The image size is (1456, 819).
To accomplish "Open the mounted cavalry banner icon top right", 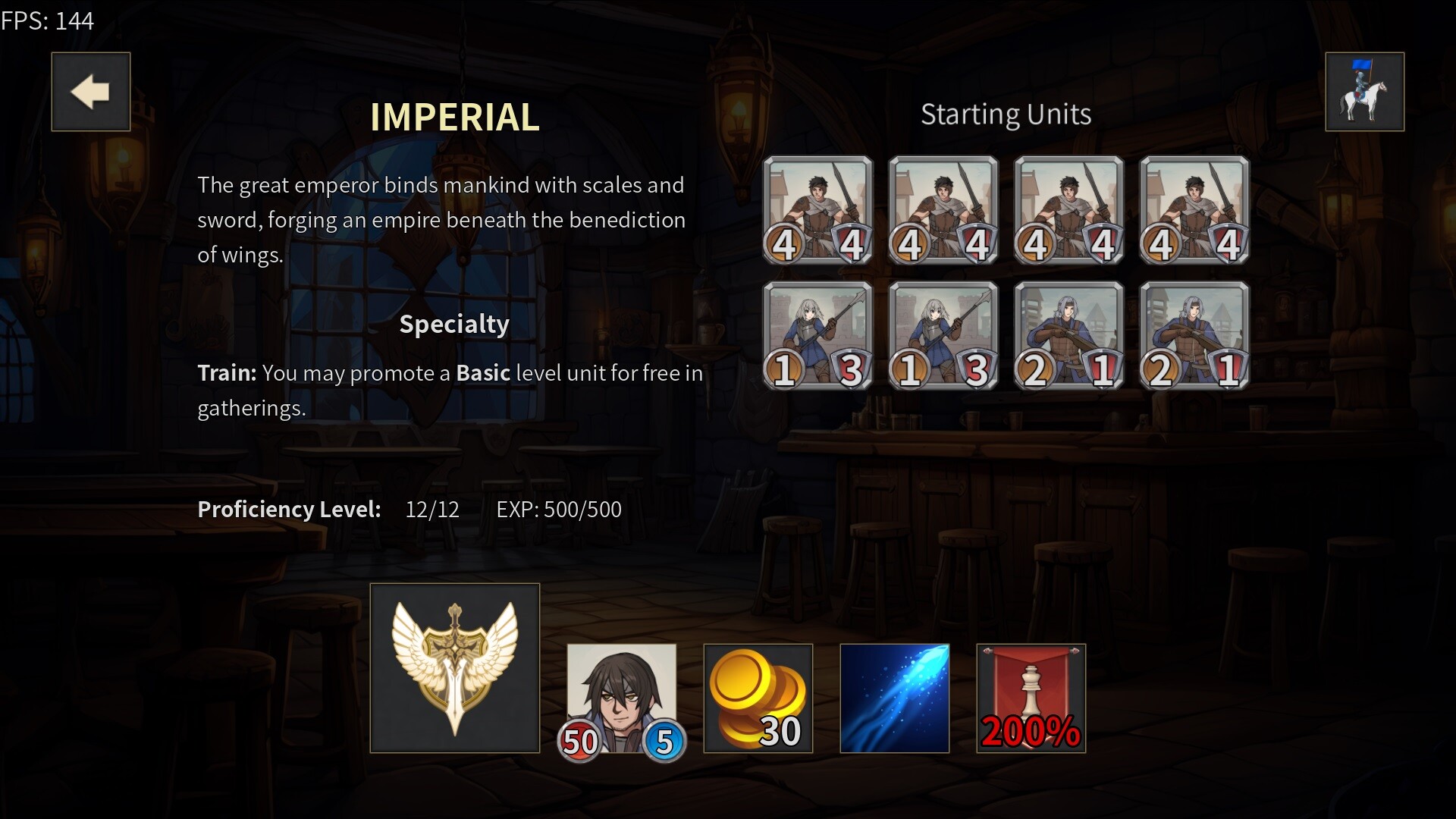I will 1363,91.
